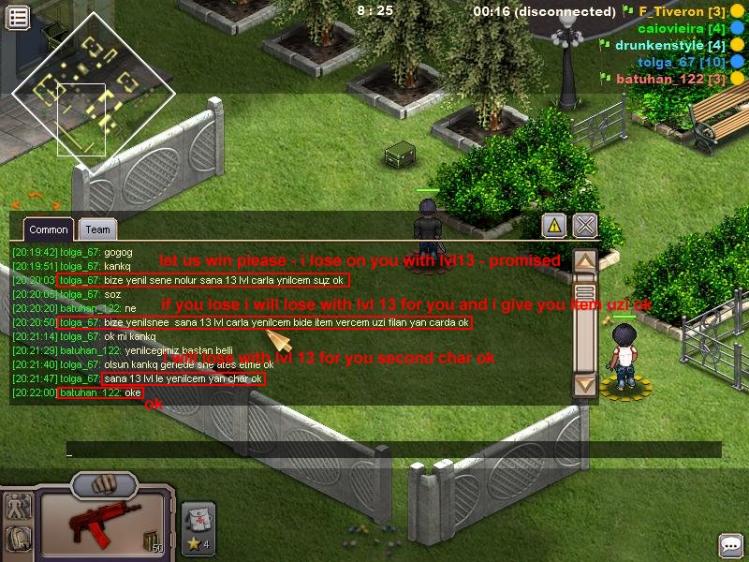
Task: Focus the chat message input field
Action: click(x=390, y=451)
